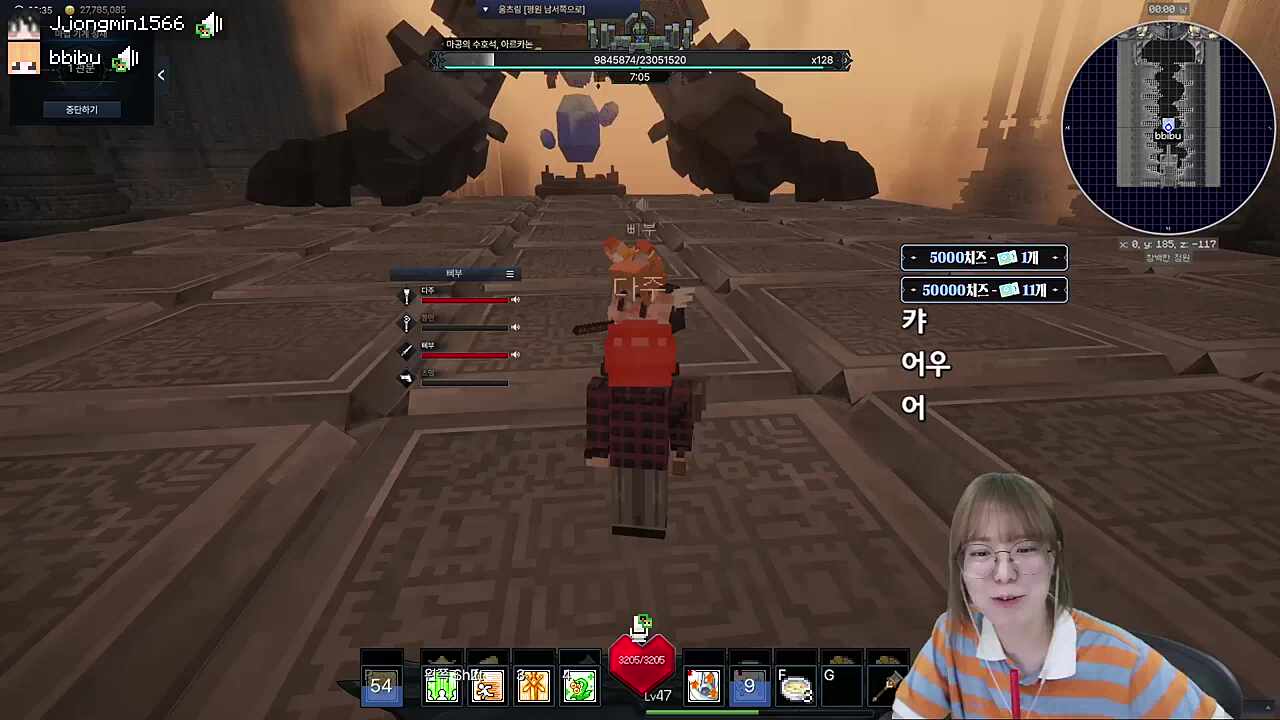Click the red stat bar in the 디주 panel
Viewport: 1280px width, 720px height.
click(465, 300)
